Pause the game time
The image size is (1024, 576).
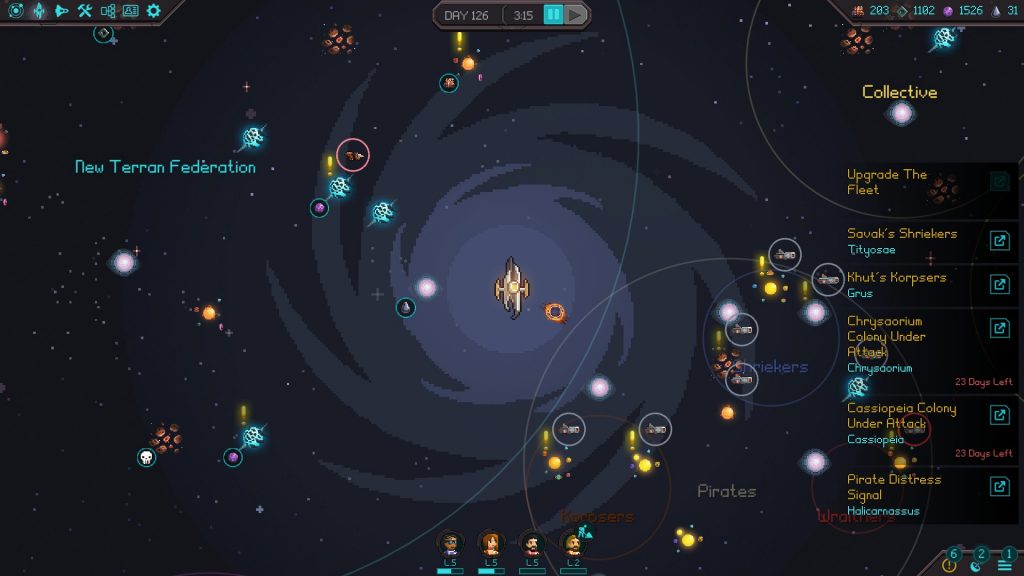click(552, 15)
